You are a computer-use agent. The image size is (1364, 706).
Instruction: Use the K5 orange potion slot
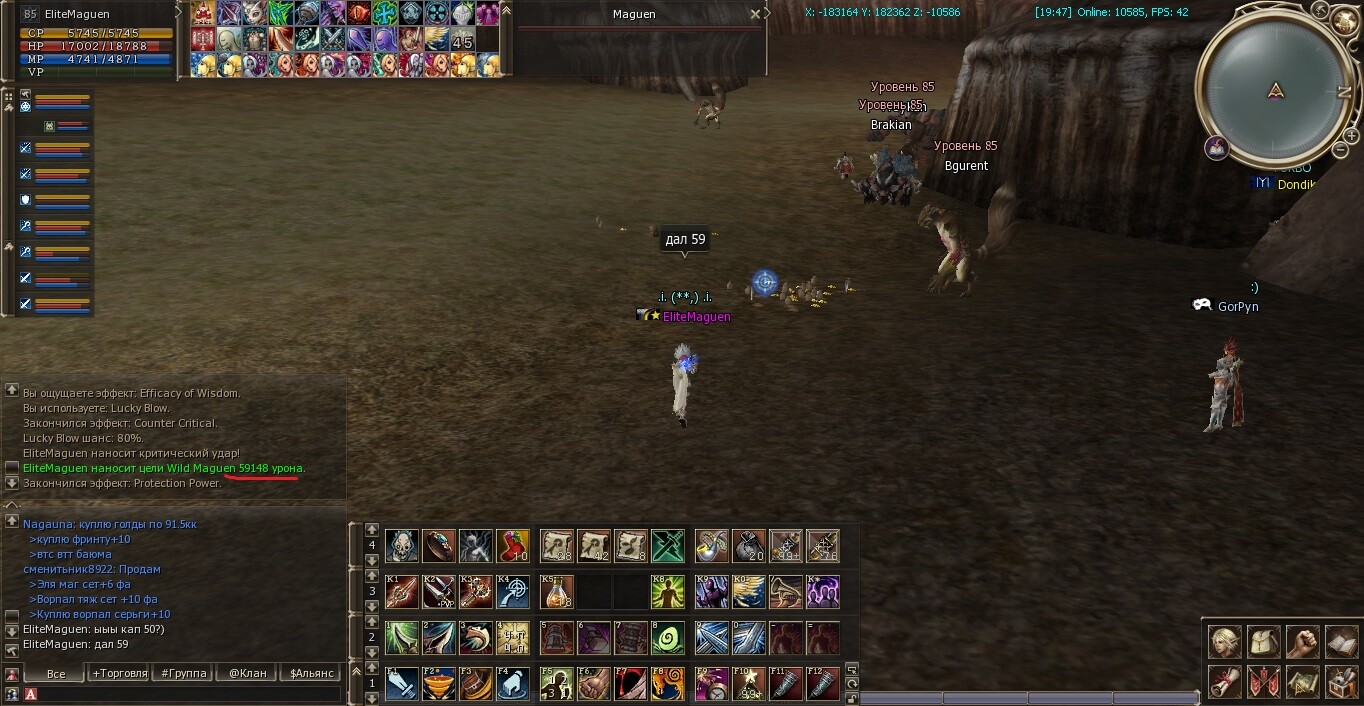pos(557,592)
